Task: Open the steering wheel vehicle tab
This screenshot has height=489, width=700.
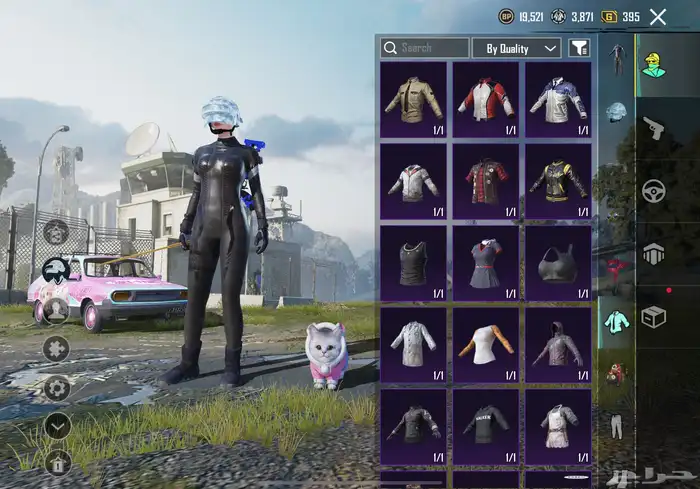Action: pyautogui.click(x=654, y=190)
